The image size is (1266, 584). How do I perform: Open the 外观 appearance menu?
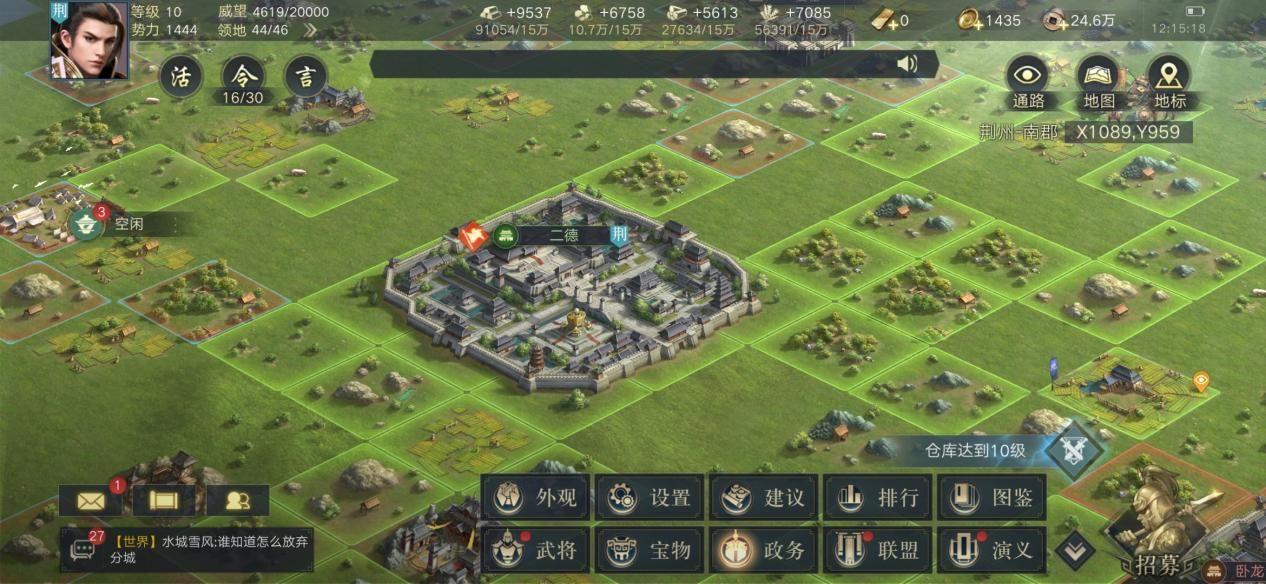pyautogui.click(x=537, y=497)
